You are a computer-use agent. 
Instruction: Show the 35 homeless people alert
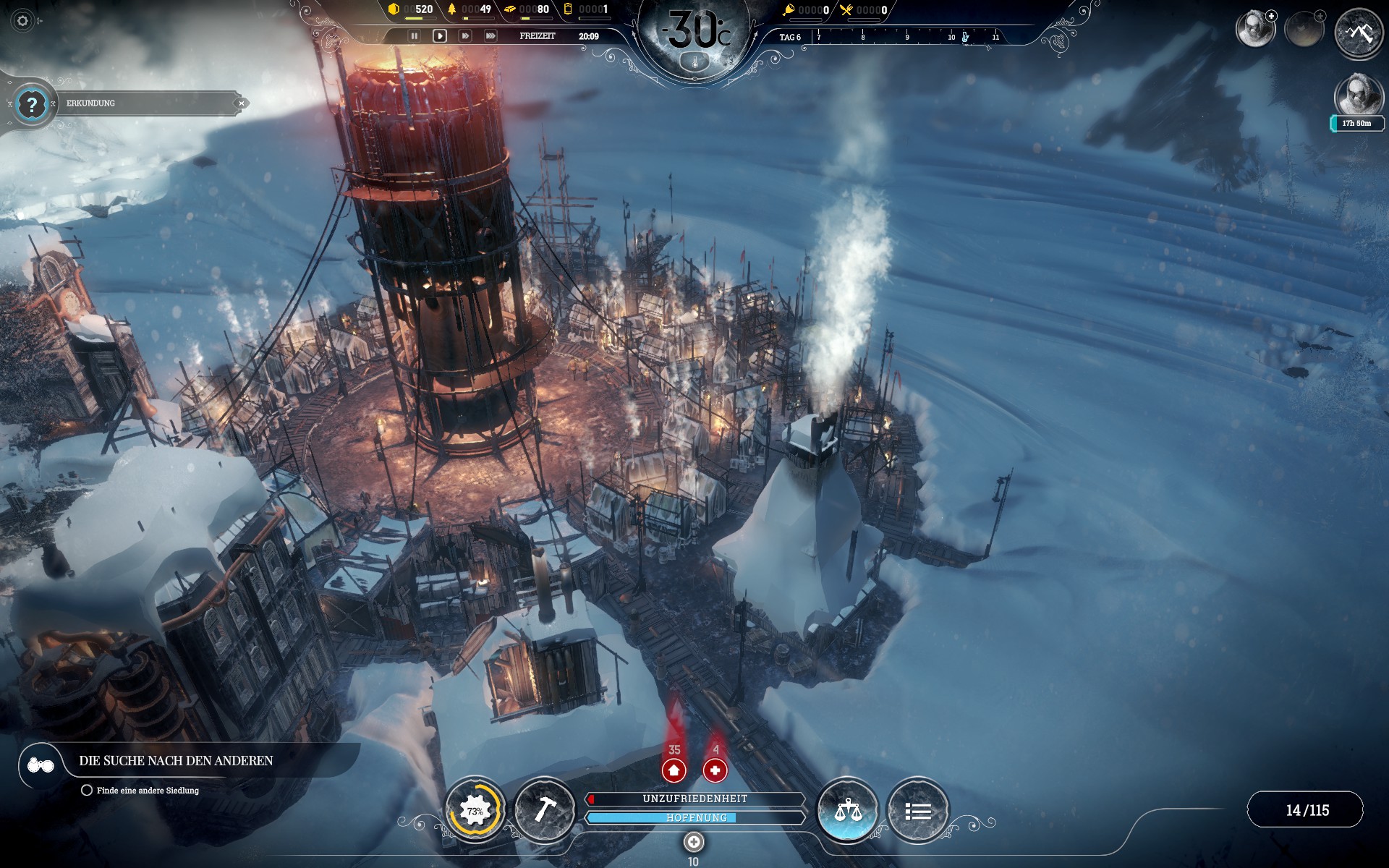[674, 770]
